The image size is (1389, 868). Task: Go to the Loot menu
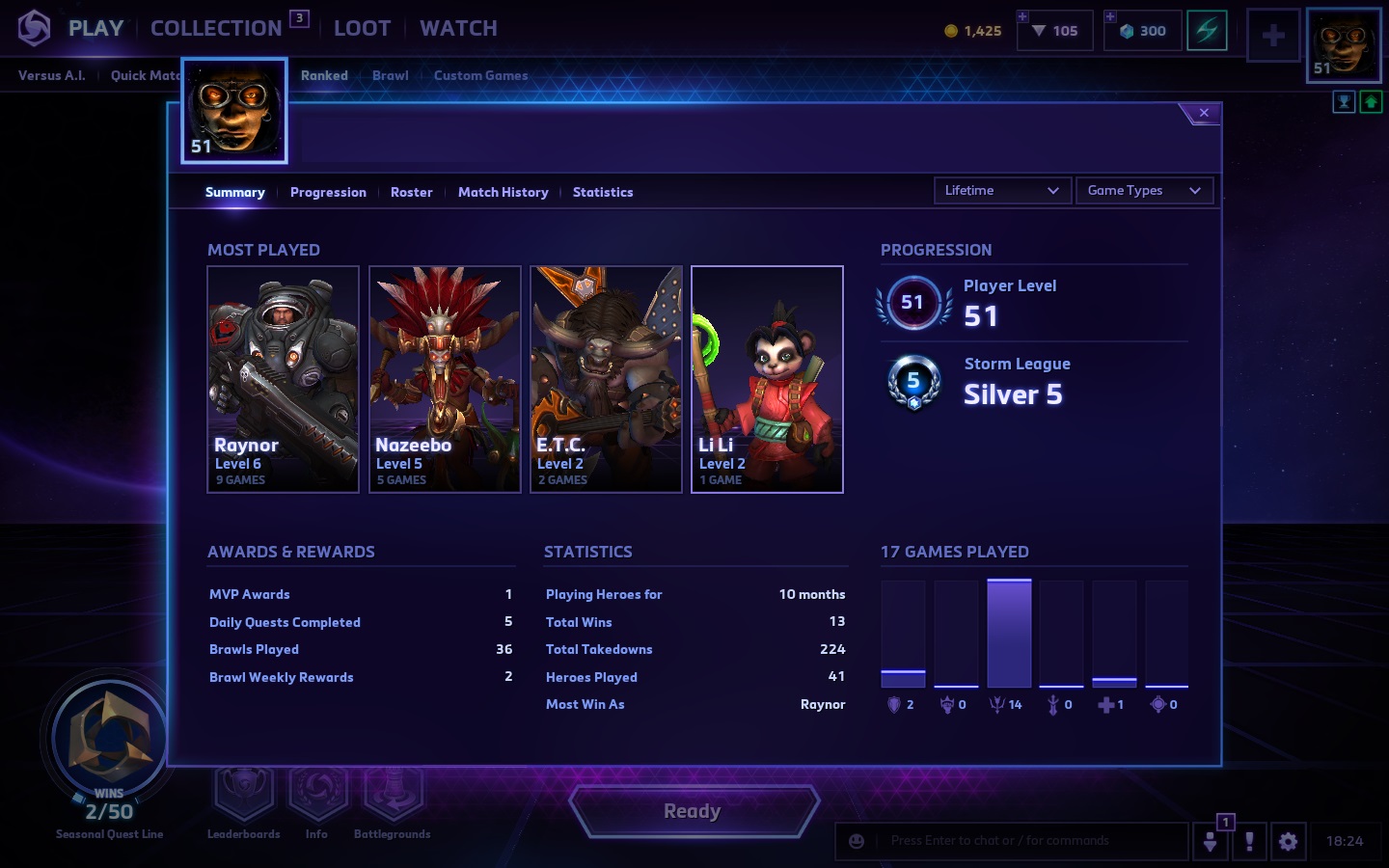coord(362,28)
